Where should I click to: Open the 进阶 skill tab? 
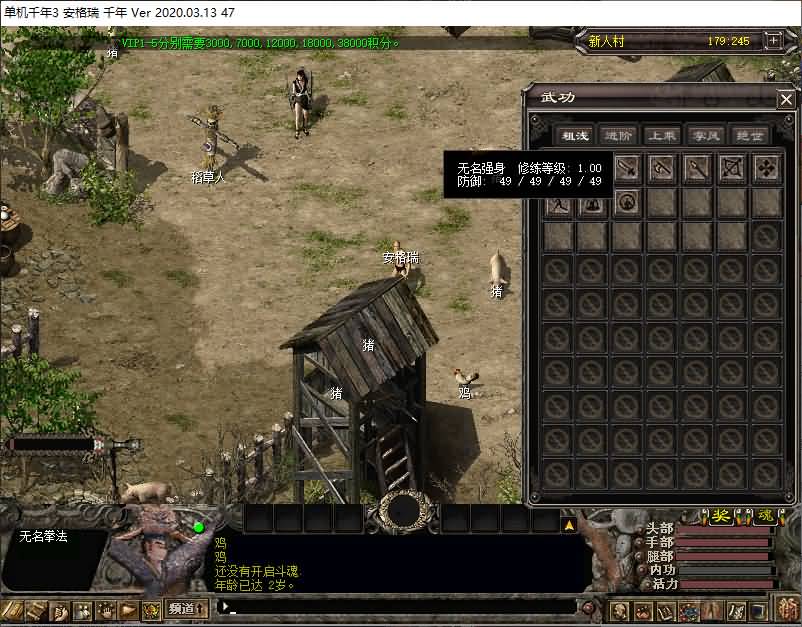coord(619,136)
